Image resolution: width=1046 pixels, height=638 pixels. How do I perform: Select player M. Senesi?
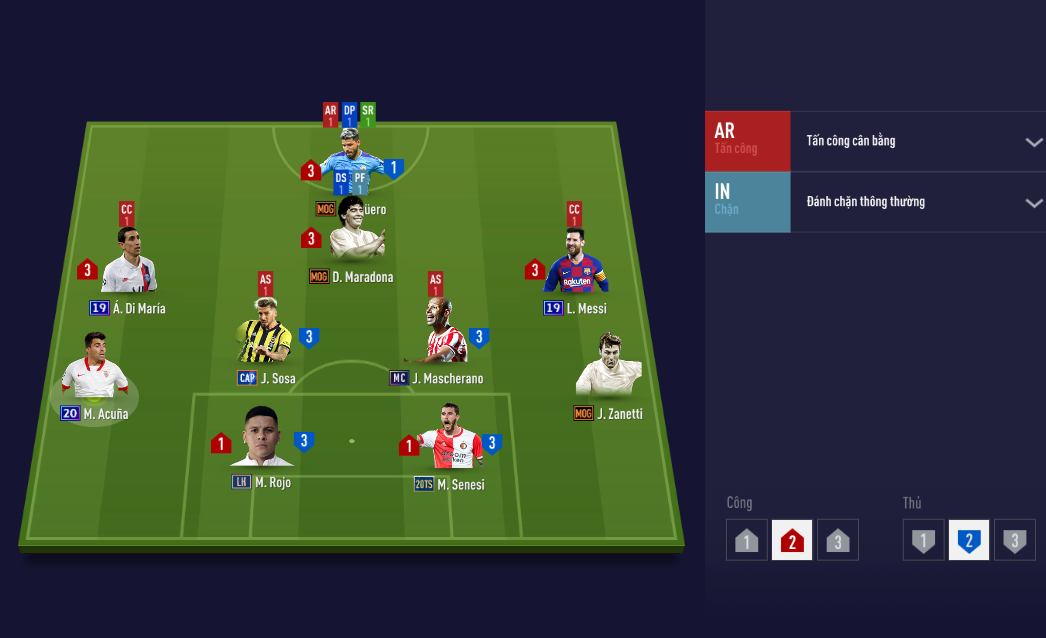pyautogui.click(x=450, y=439)
